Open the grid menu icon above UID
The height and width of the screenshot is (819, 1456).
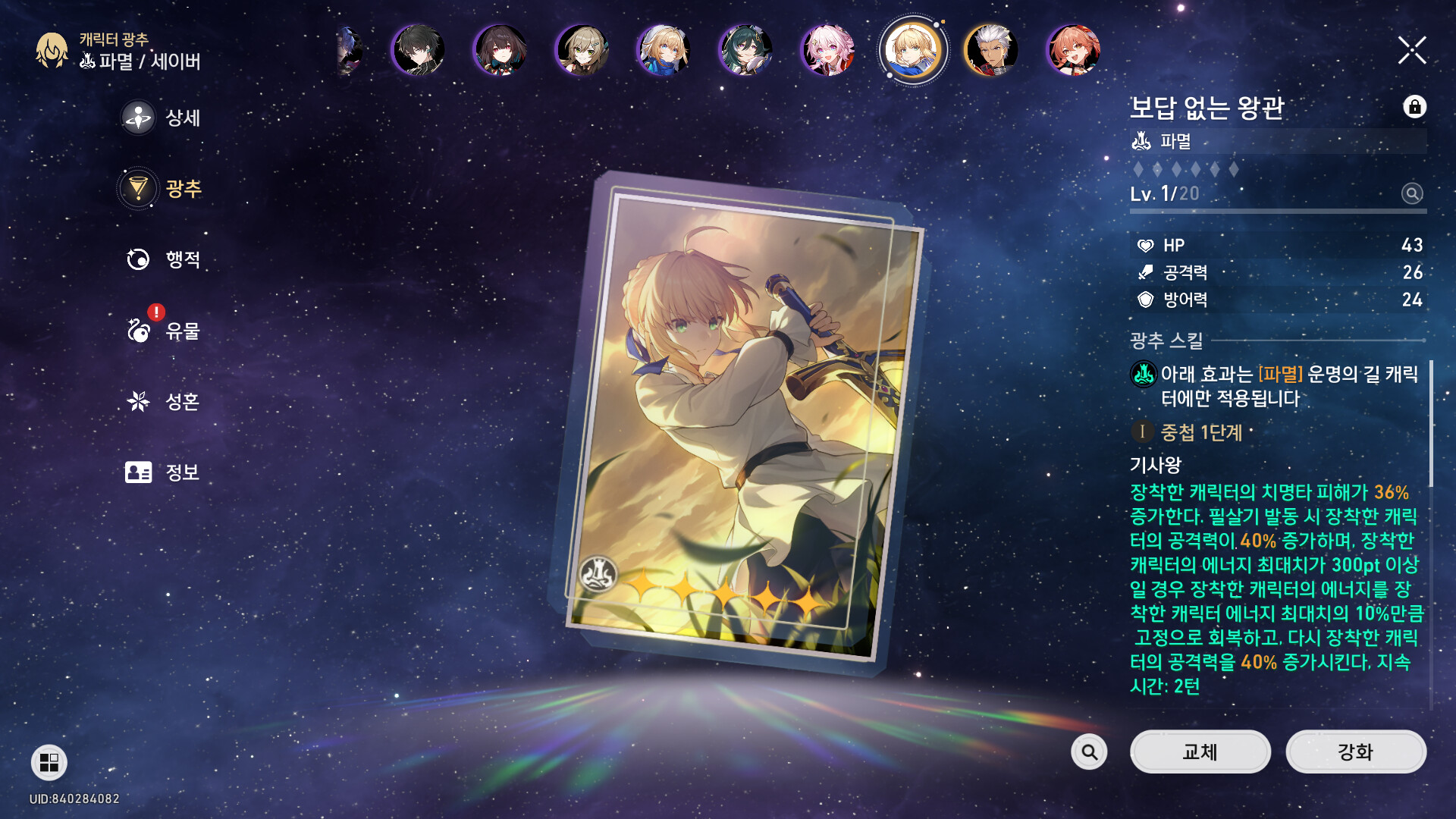[x=49, y=762]
